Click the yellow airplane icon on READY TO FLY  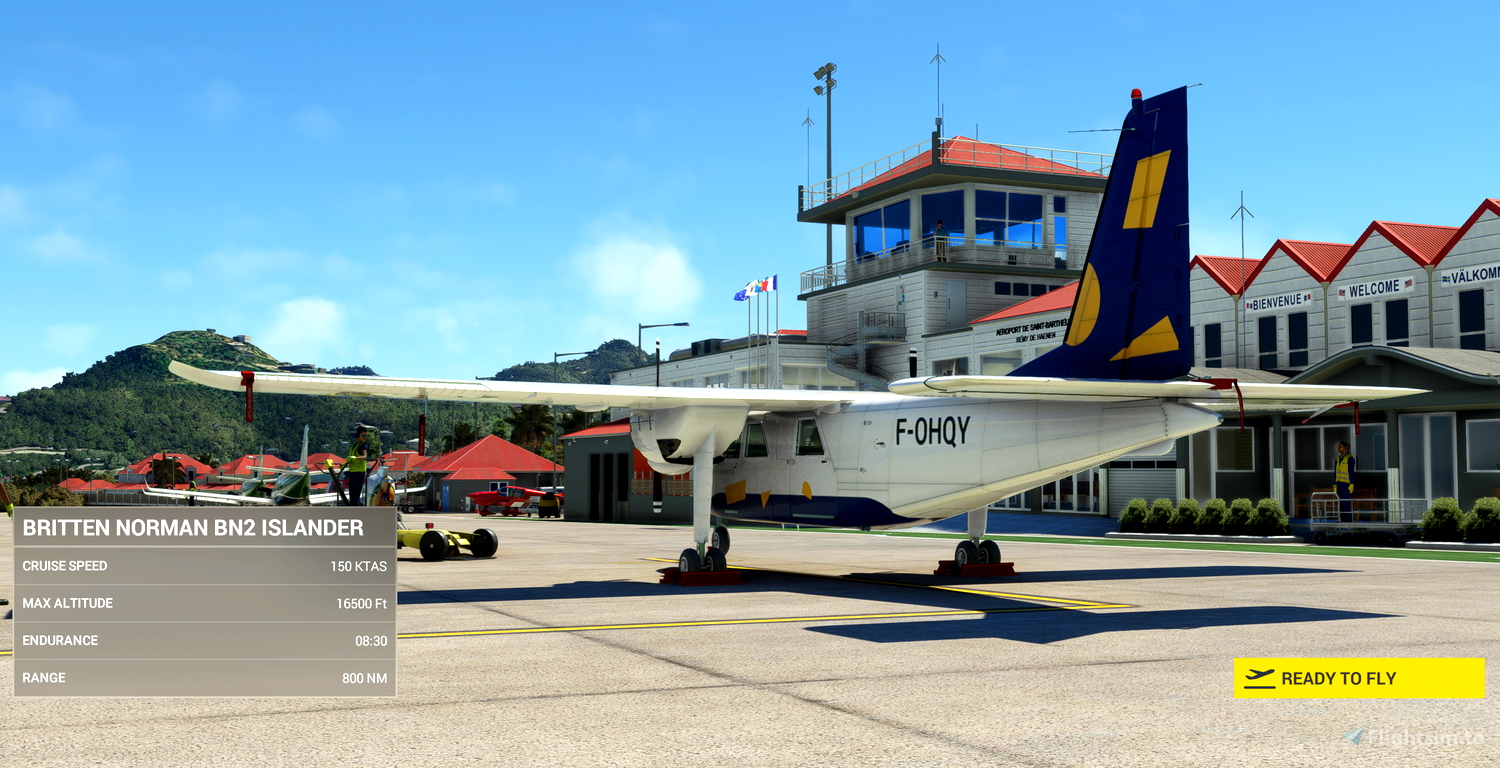click(1259, 678)
